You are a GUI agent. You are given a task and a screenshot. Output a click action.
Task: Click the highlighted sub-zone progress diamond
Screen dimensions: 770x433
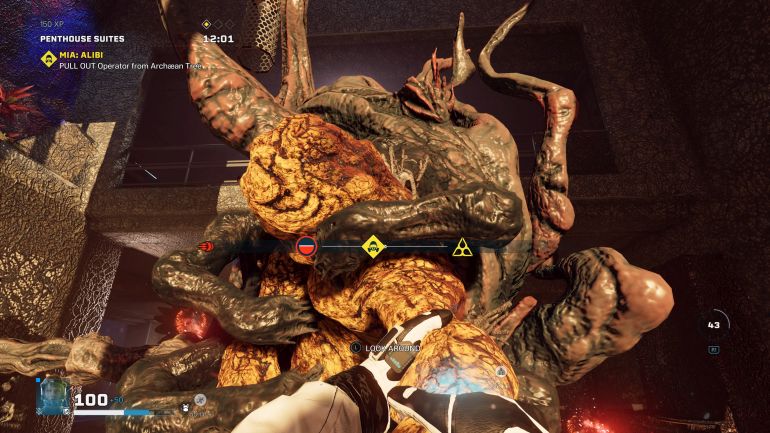(206, 24)
